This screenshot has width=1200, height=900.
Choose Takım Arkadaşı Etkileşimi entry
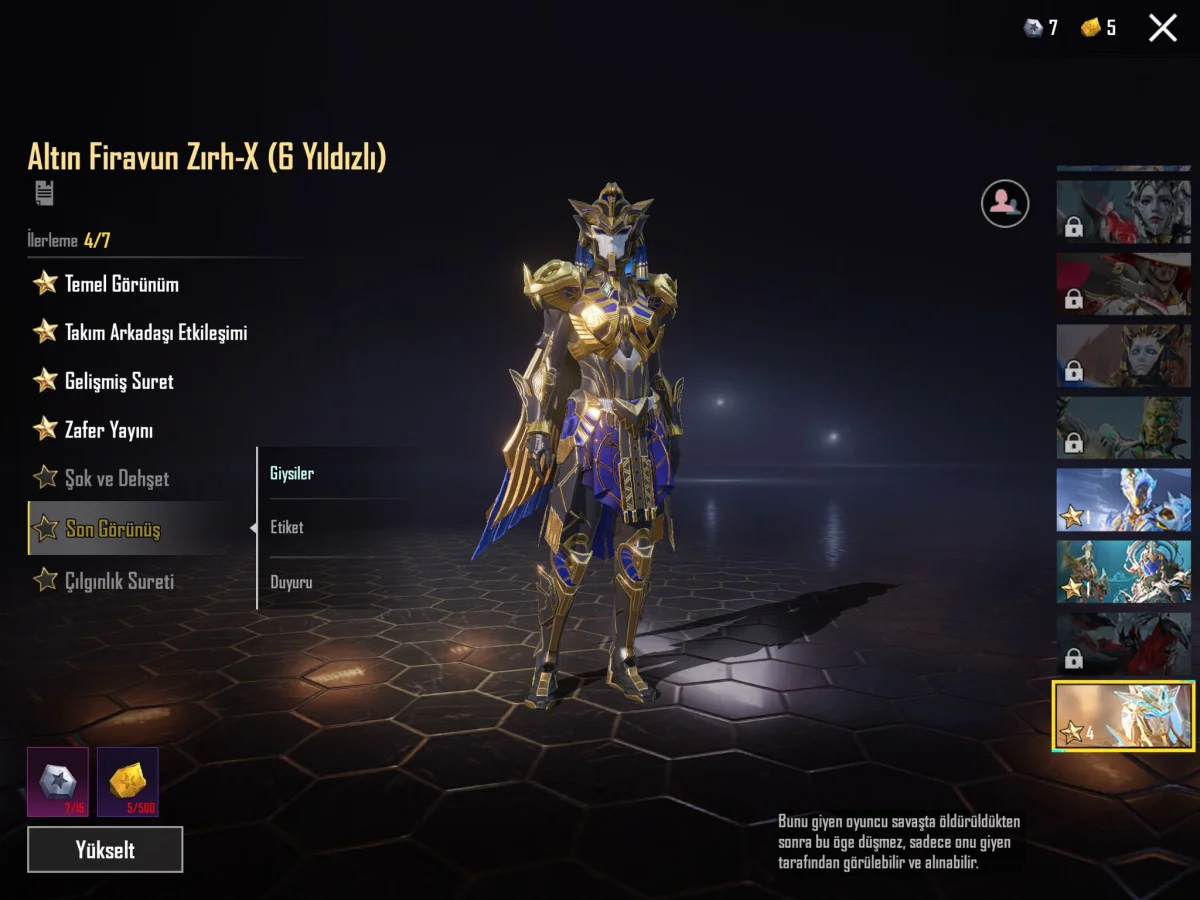coord(155,333)
